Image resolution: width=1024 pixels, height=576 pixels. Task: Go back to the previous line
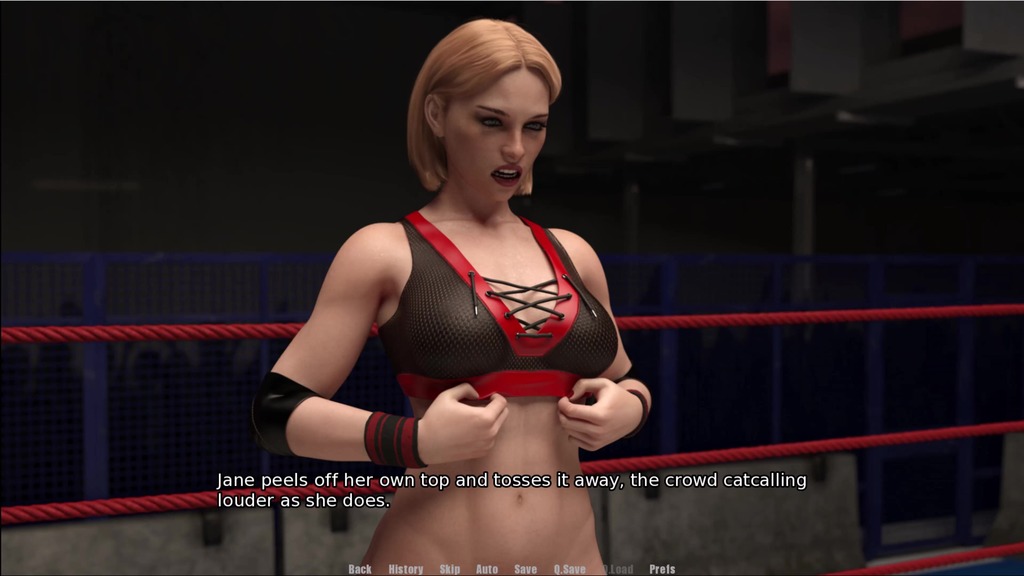coord(360,569)
